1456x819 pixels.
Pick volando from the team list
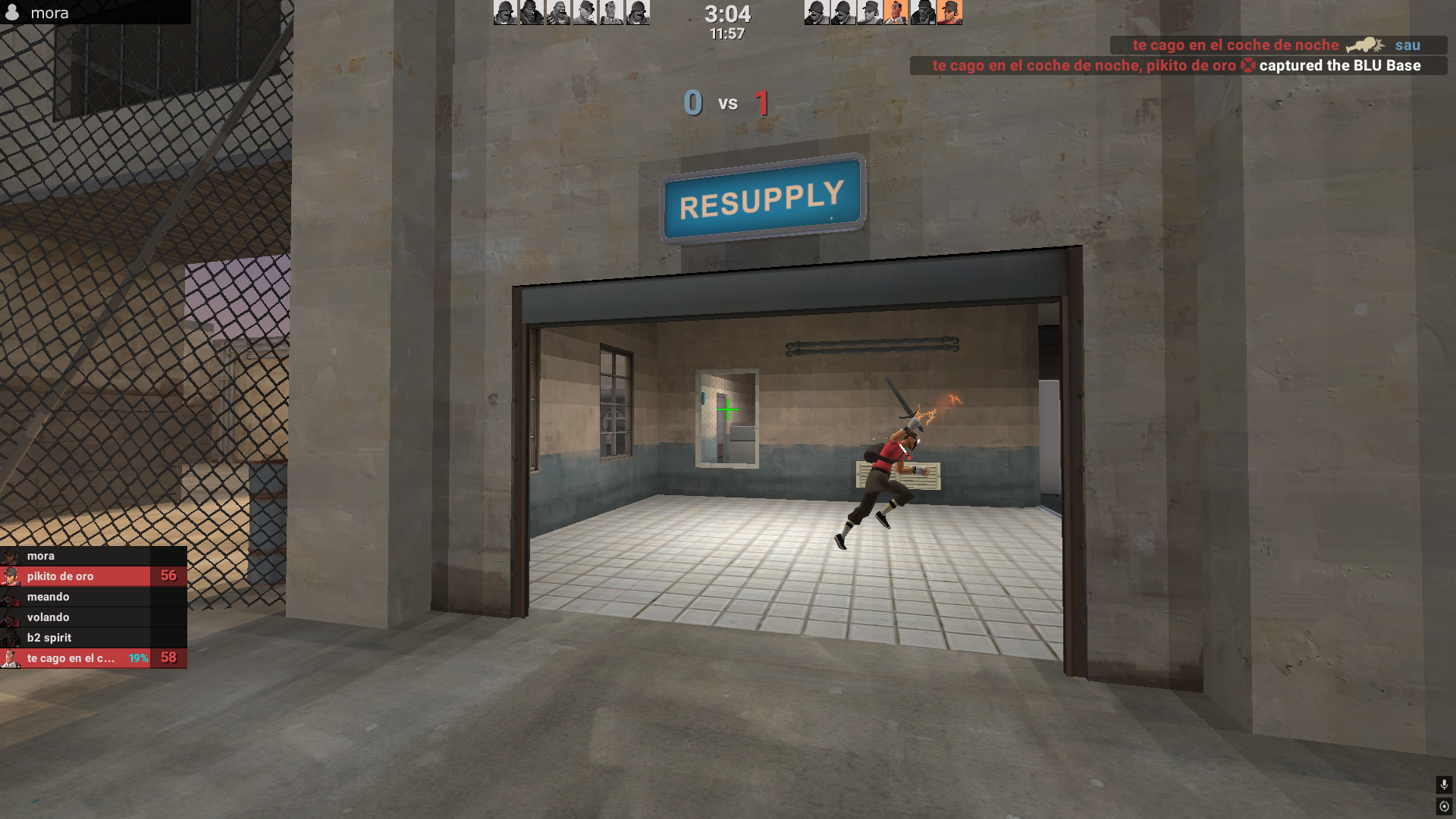tap(93, 617)
